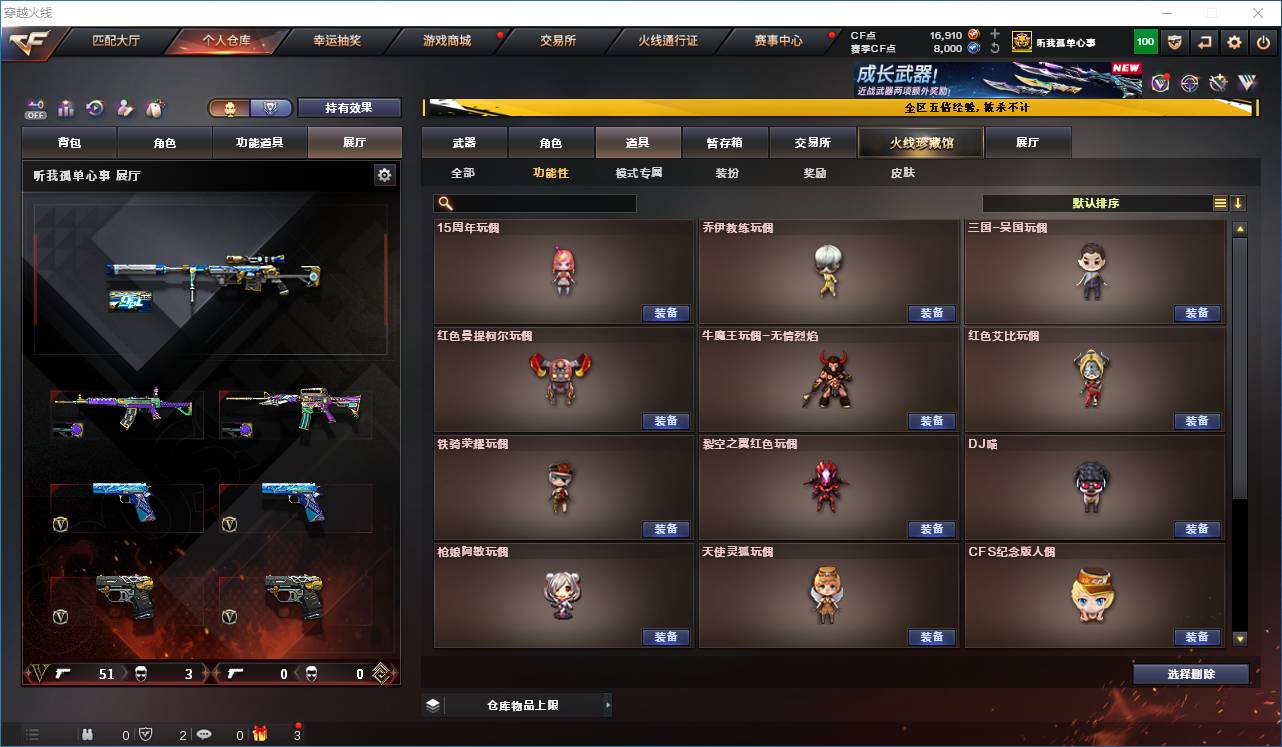Type in the item search field
This screenshot has width=1282, height=747.
(x=540, y=203)
